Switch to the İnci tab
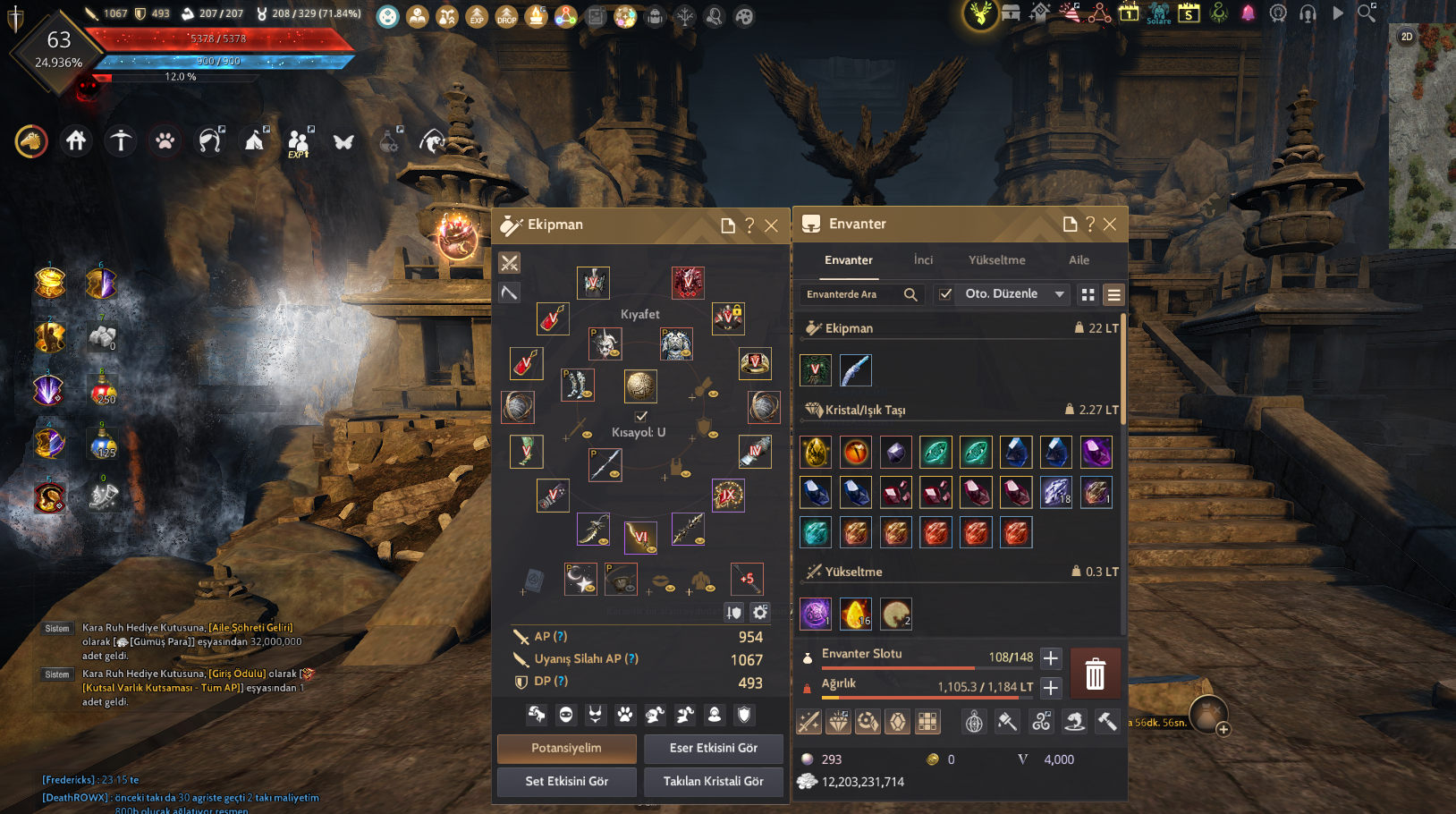The width and height of the screenshot is (1456, 814). tap(923, 259)
